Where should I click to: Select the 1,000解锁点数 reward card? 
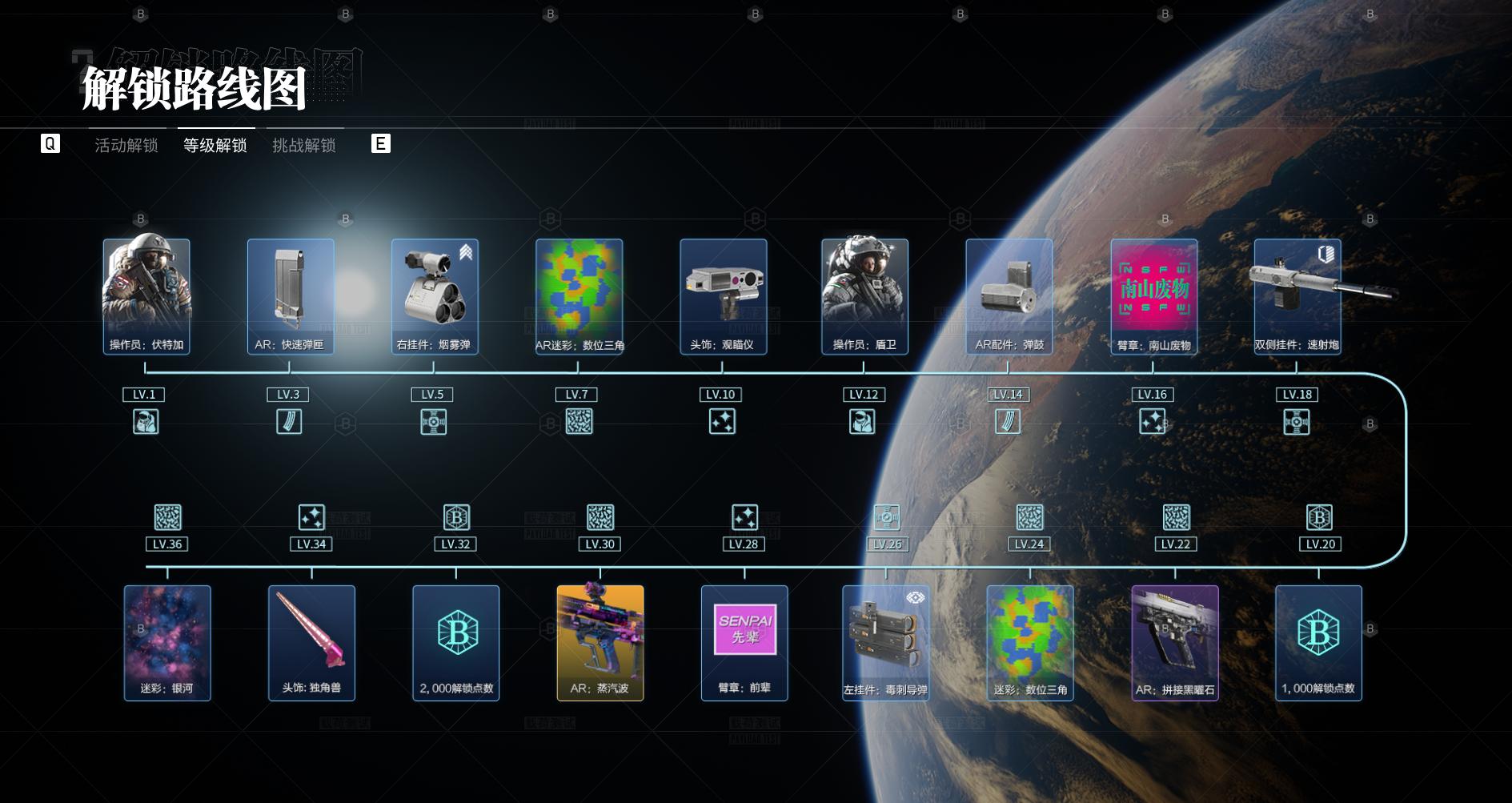point(1318,643)
